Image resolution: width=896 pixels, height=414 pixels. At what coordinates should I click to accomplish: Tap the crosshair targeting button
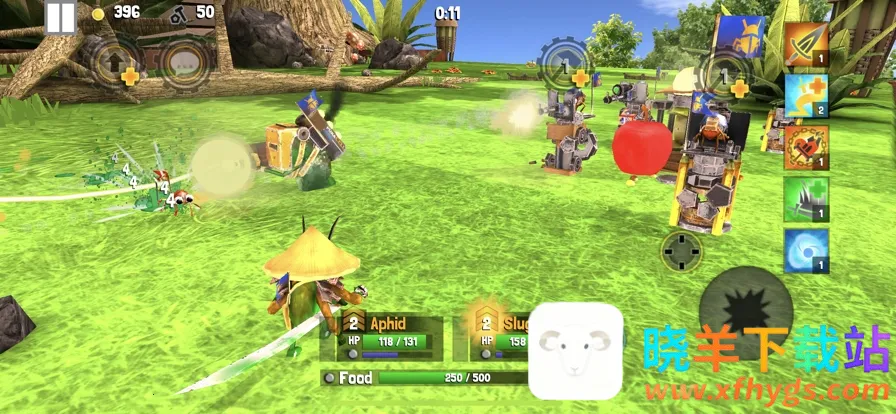tap(682, 251)
